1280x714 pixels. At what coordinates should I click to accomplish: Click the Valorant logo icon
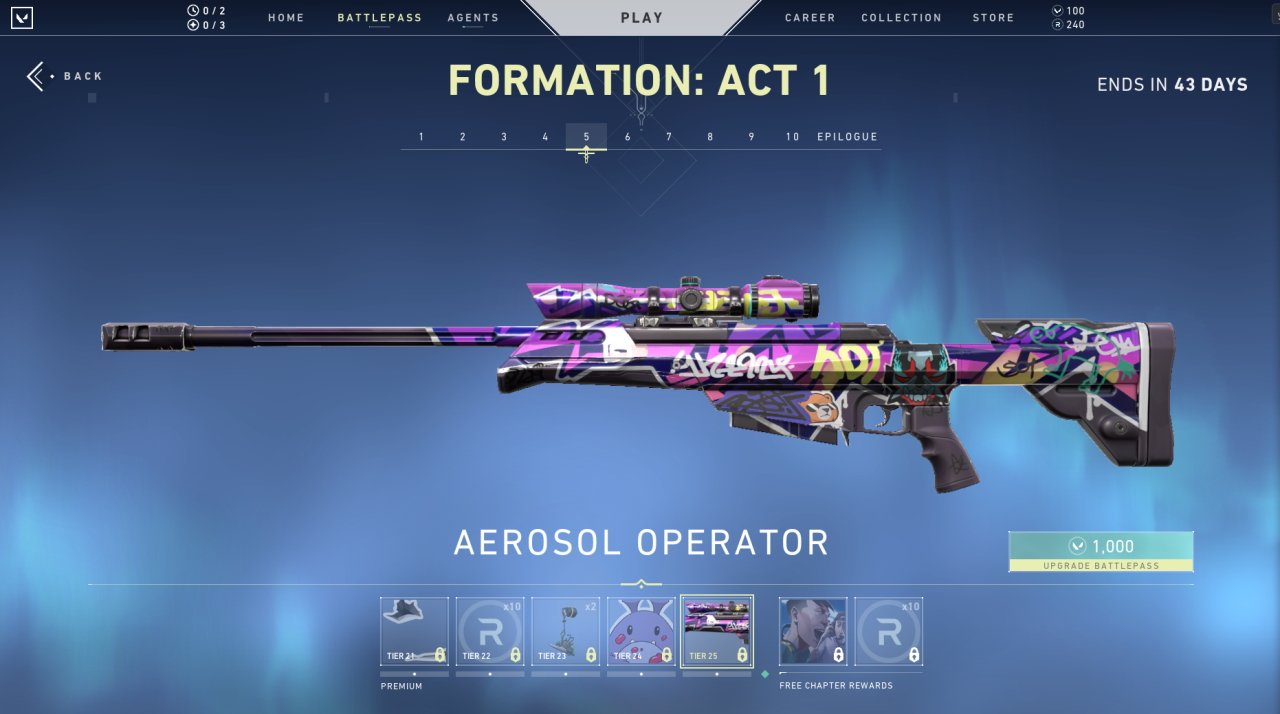[21, 17]
